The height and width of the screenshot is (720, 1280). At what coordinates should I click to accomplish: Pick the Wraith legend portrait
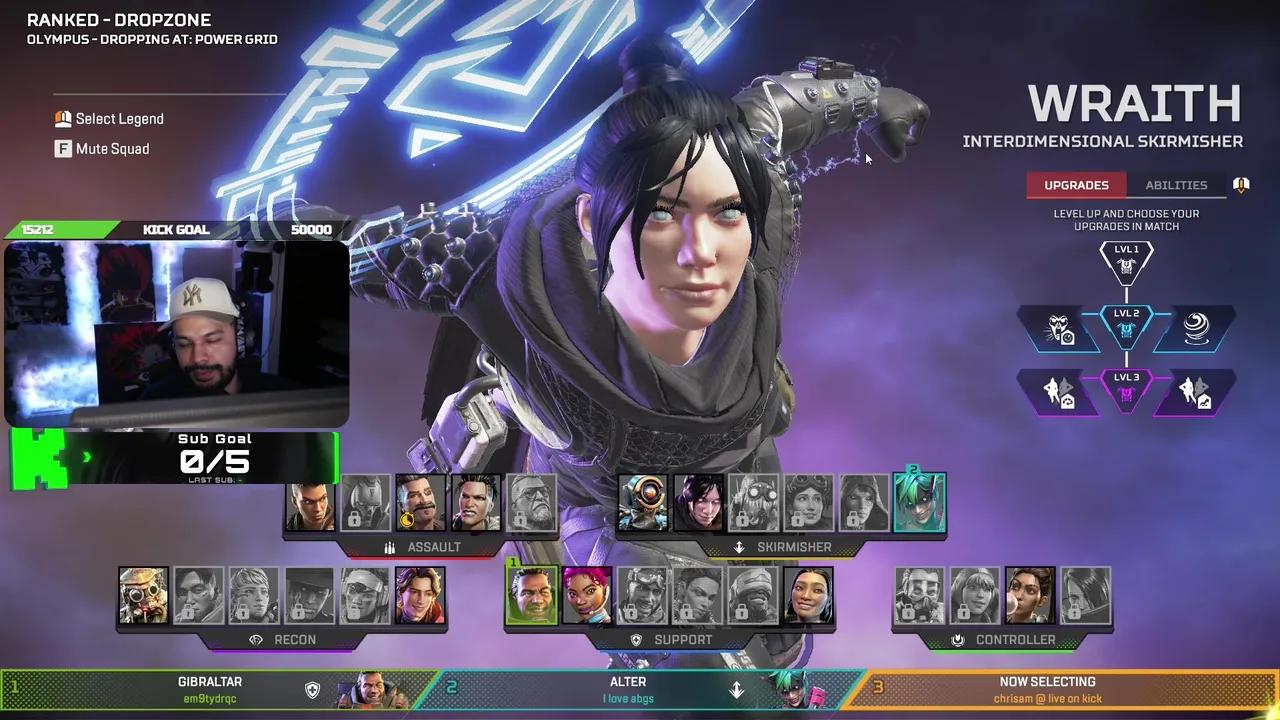(x=698, y=503)
